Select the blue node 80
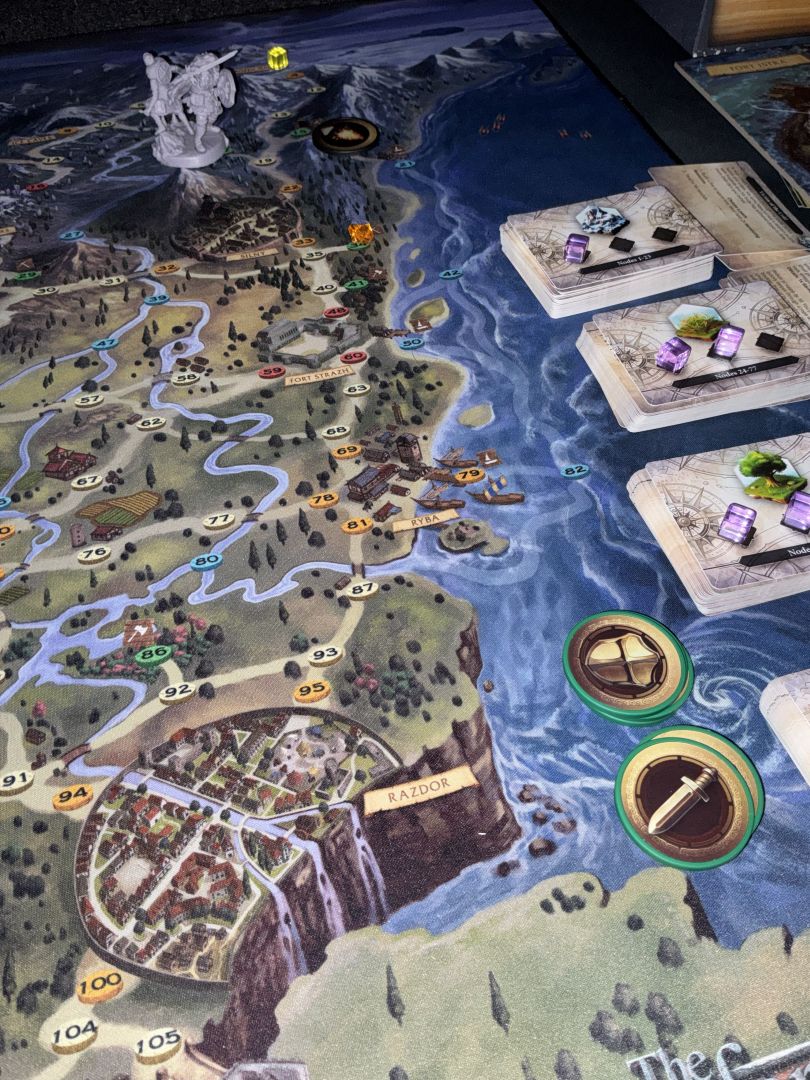This screenshot has height=1080, width=810. coord(205,561)
